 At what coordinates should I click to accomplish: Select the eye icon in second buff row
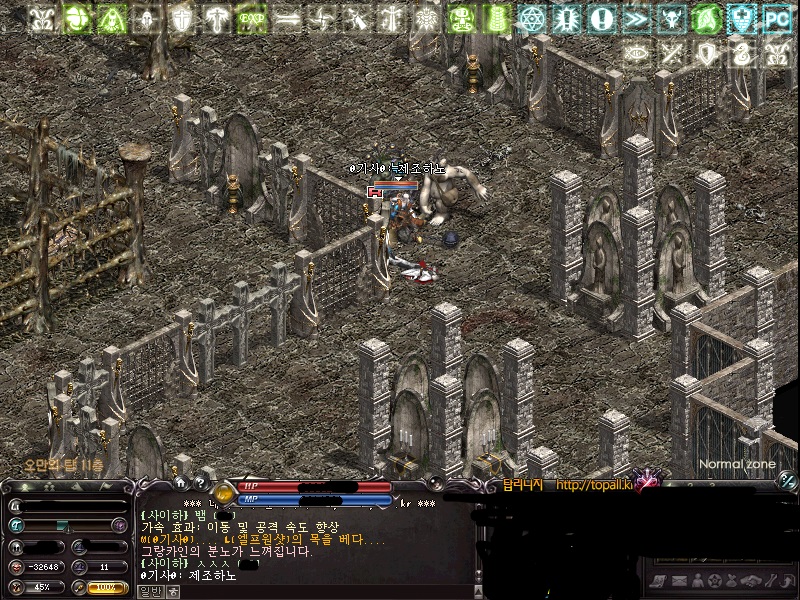637,54
